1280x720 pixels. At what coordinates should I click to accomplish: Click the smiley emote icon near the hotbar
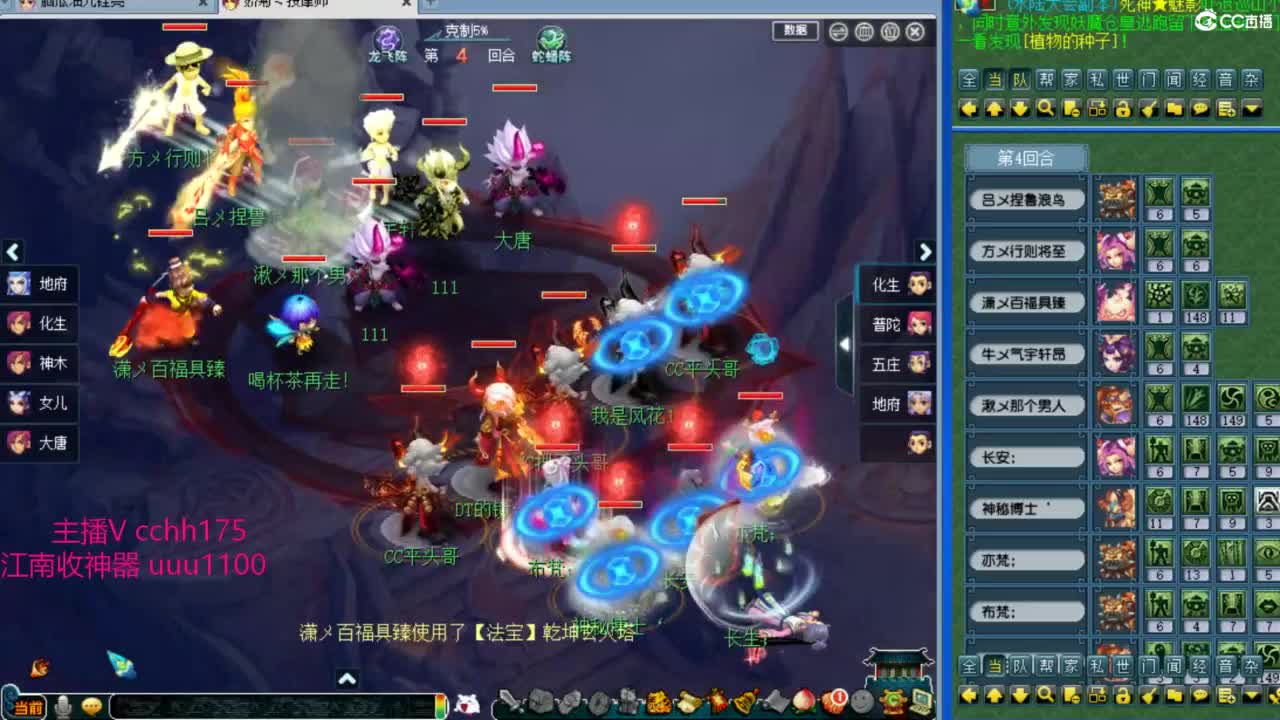pos(861,700)
